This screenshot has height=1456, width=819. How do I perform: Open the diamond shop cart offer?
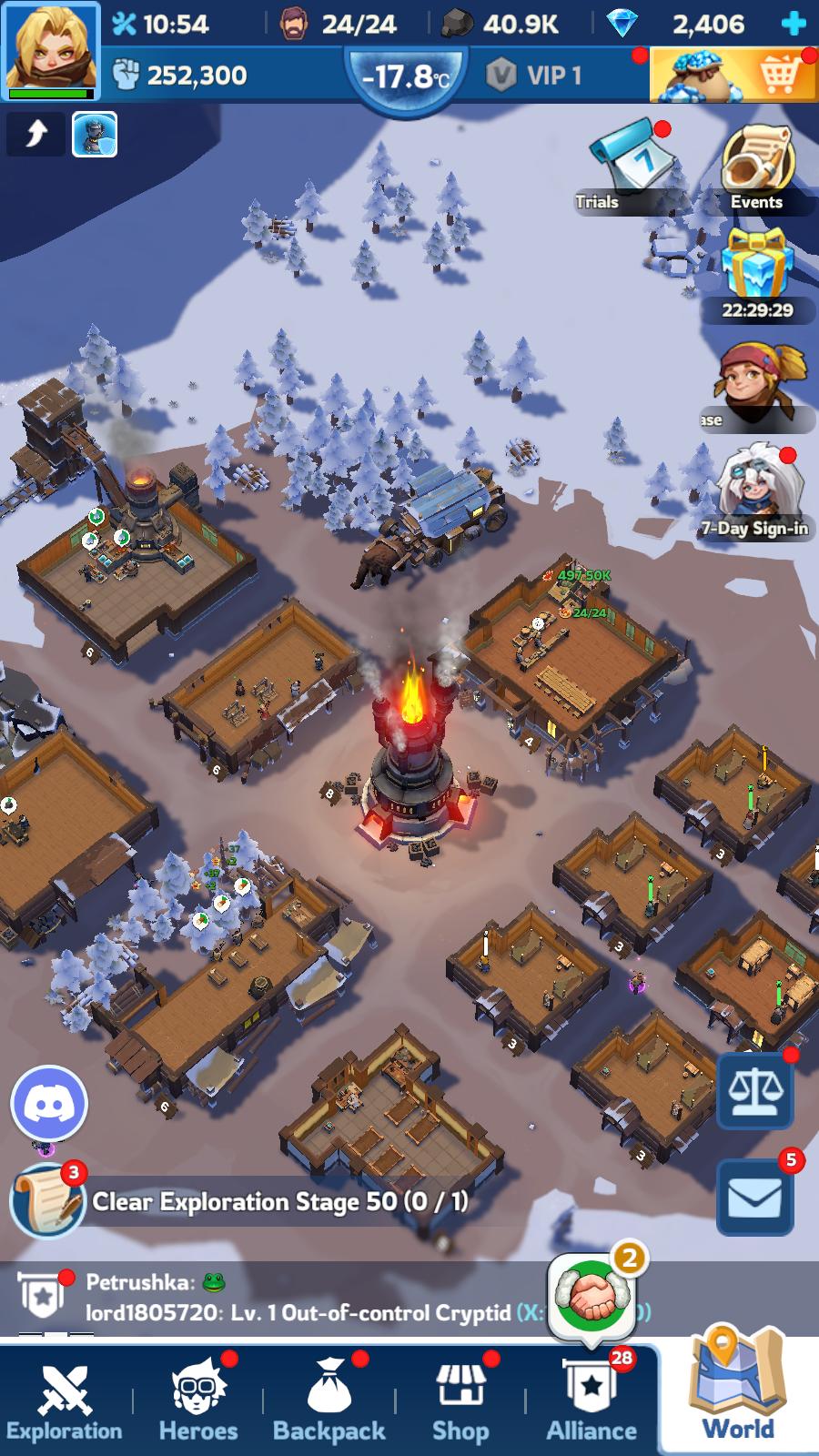pos(733,75)
